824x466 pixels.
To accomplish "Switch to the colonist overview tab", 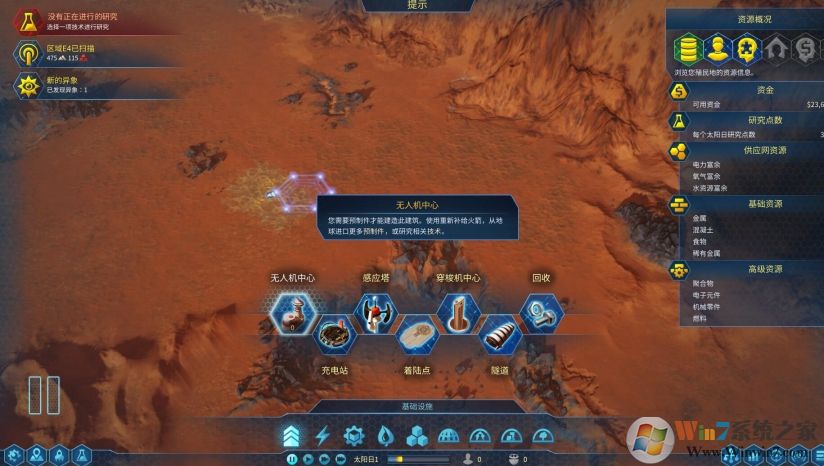I will (x=717, y=48).
